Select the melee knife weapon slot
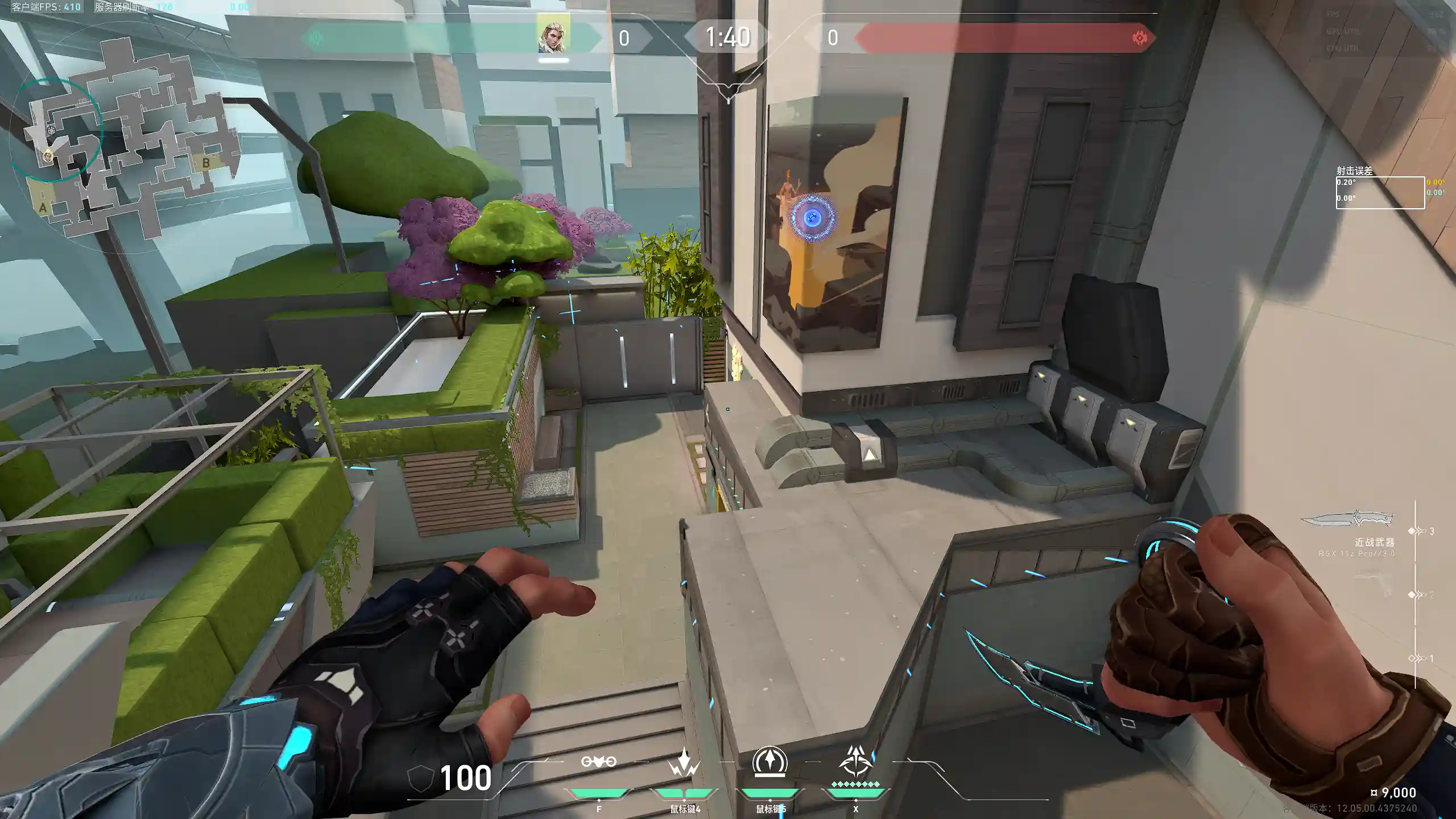The image size is (1456, 819). 1348,521
